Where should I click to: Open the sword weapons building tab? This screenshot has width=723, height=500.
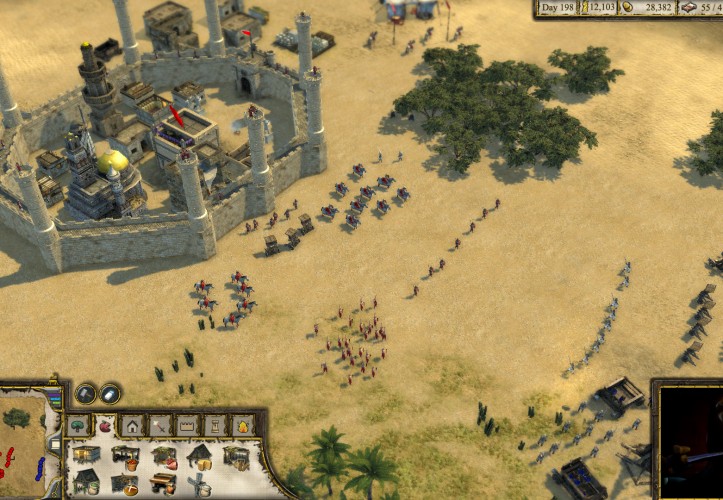[159, 426]
